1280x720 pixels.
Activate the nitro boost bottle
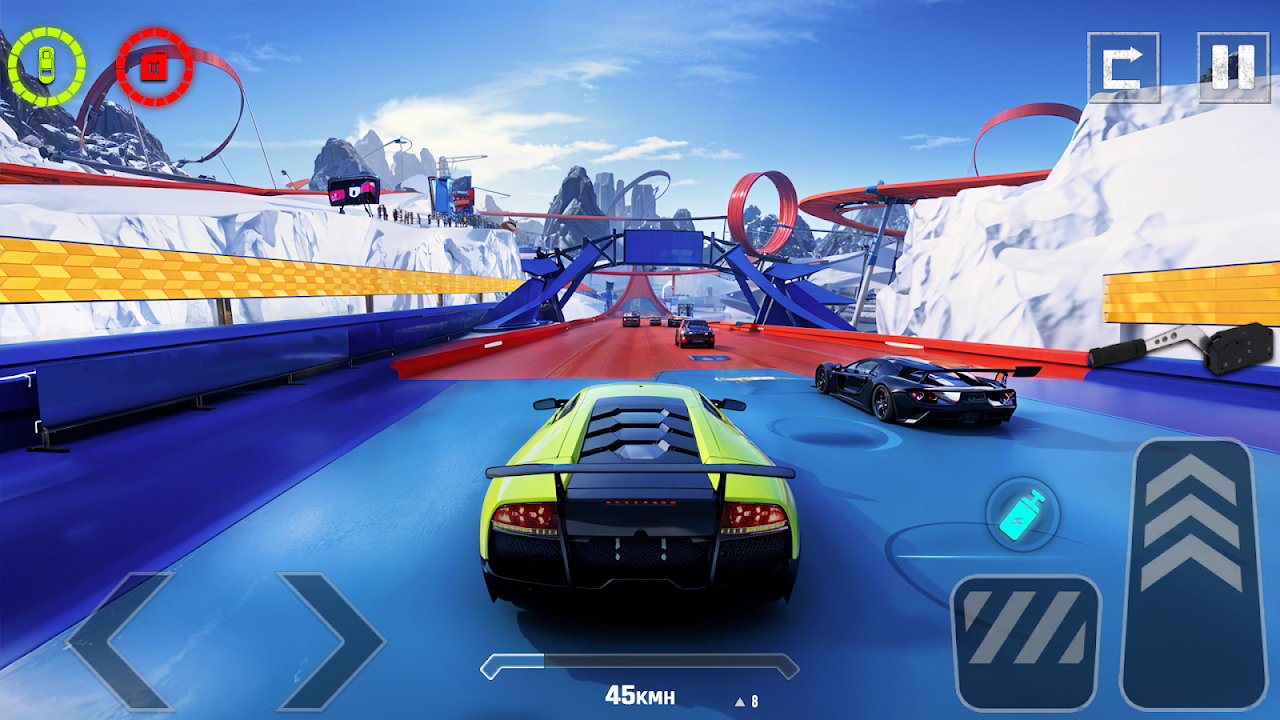(x=1022, y=515)
